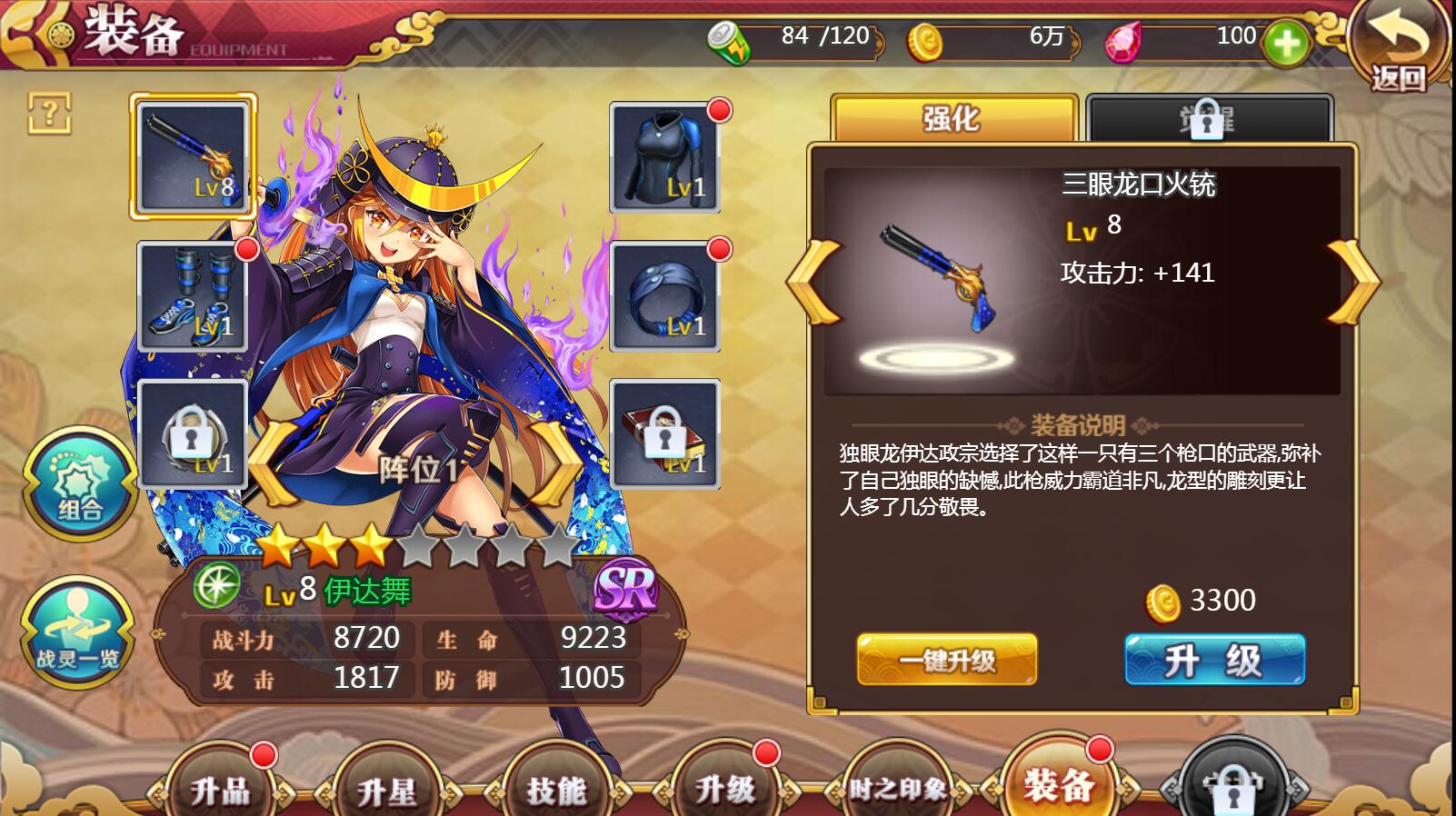Open the 时之印象 tab

click(897, 789)
